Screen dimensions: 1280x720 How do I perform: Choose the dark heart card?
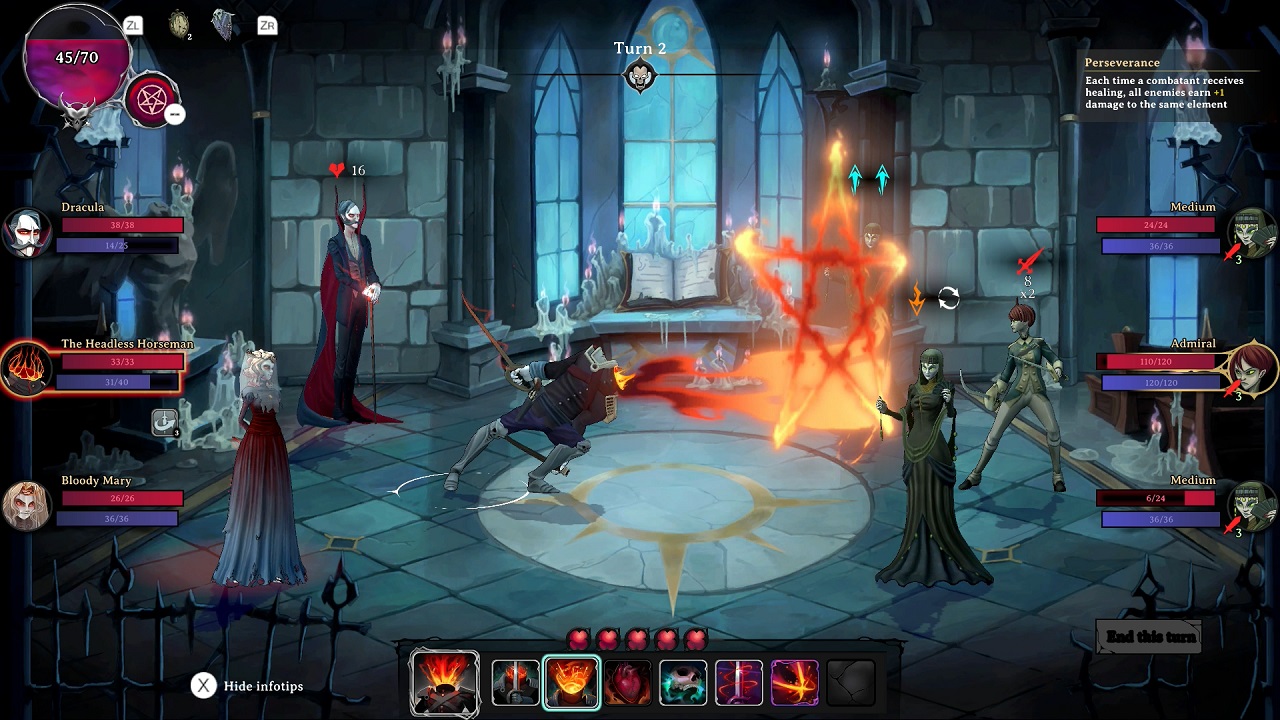point(628,682)
